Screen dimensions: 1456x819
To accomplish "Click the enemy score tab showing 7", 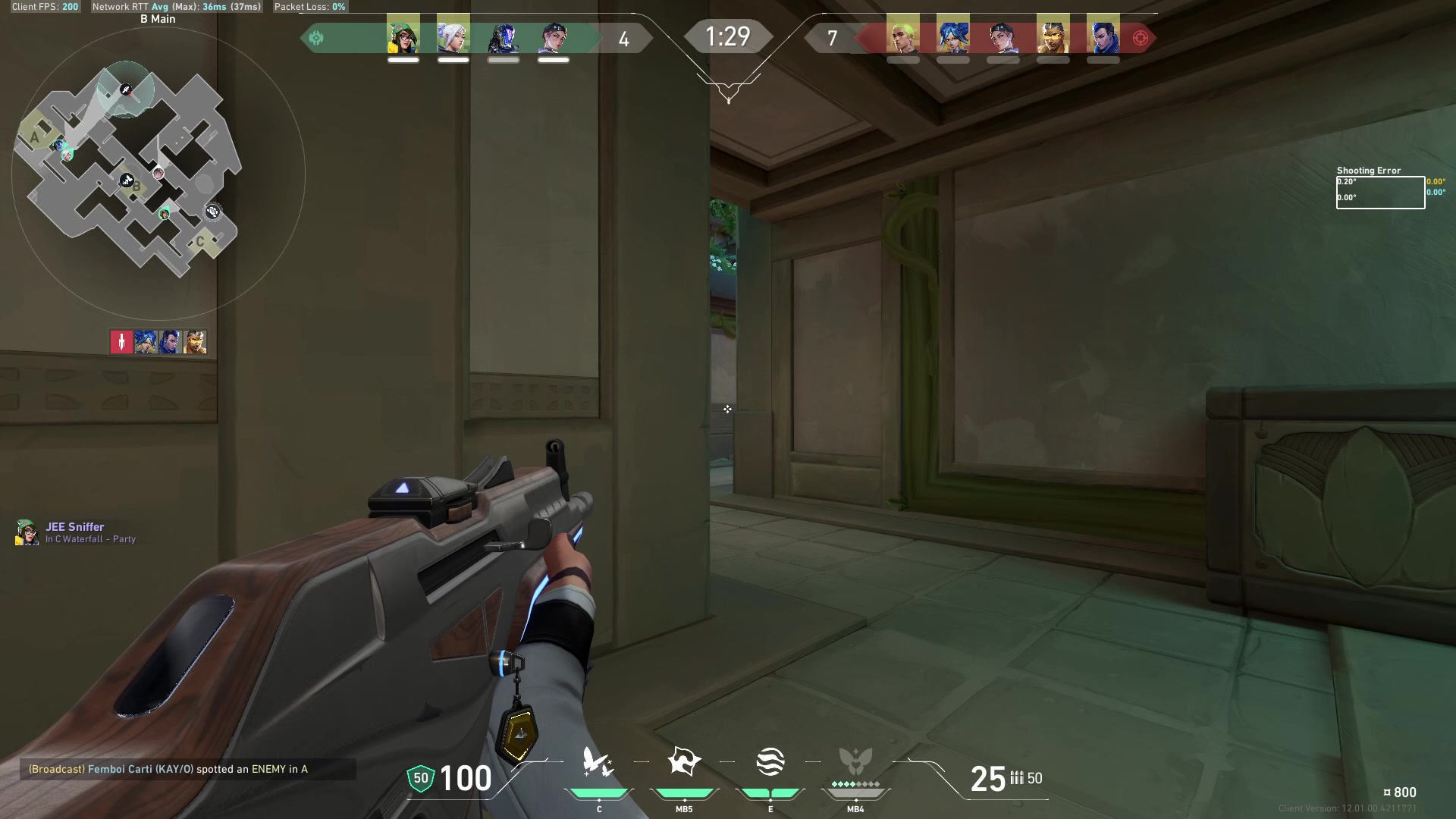I will click(832, 36).
